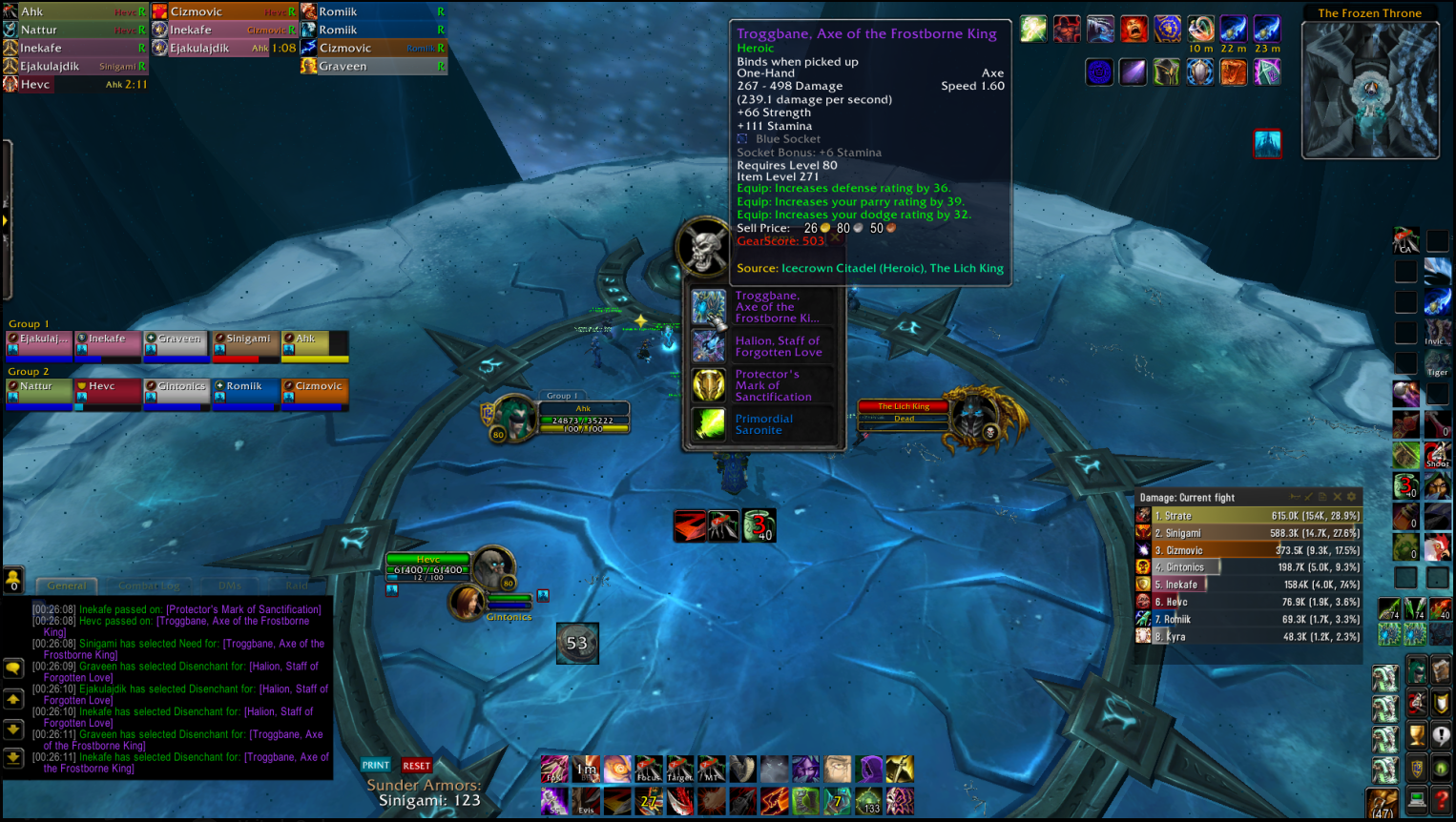This screenshot has width=1456, height=822.
Task: Switch to the Combat Log chat tab
Action: click(148, 586)
